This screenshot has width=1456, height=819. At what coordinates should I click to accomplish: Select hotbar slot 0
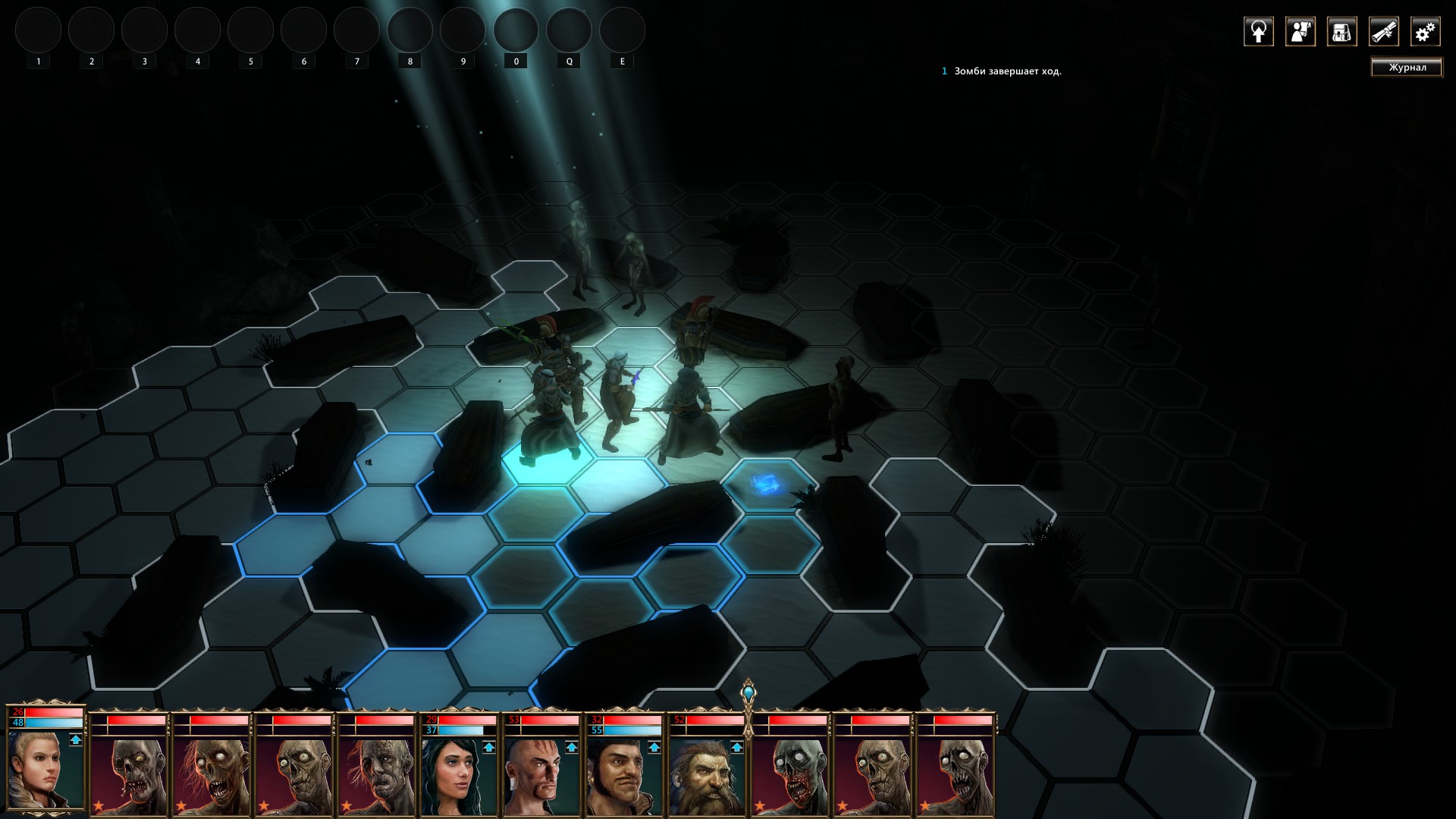(516, 30)
